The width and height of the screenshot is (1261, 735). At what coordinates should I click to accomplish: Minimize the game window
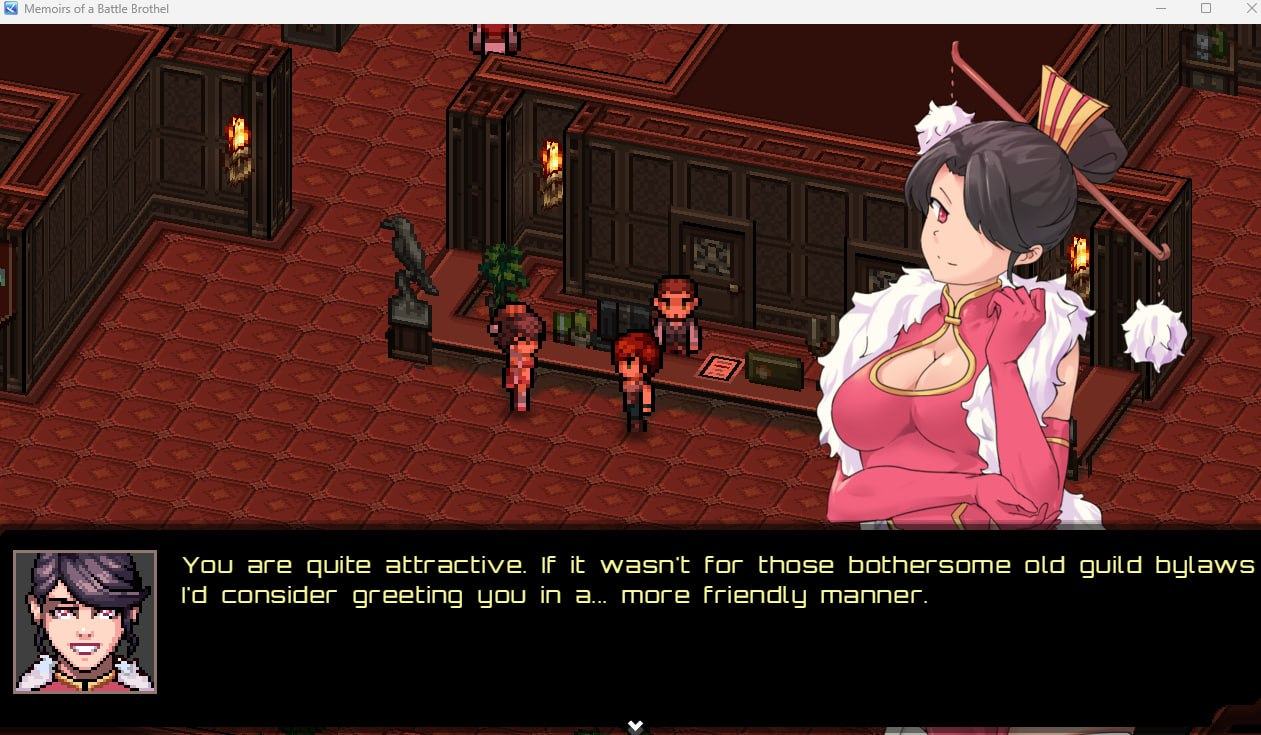pyautogui.click(x=1161, y=9)
